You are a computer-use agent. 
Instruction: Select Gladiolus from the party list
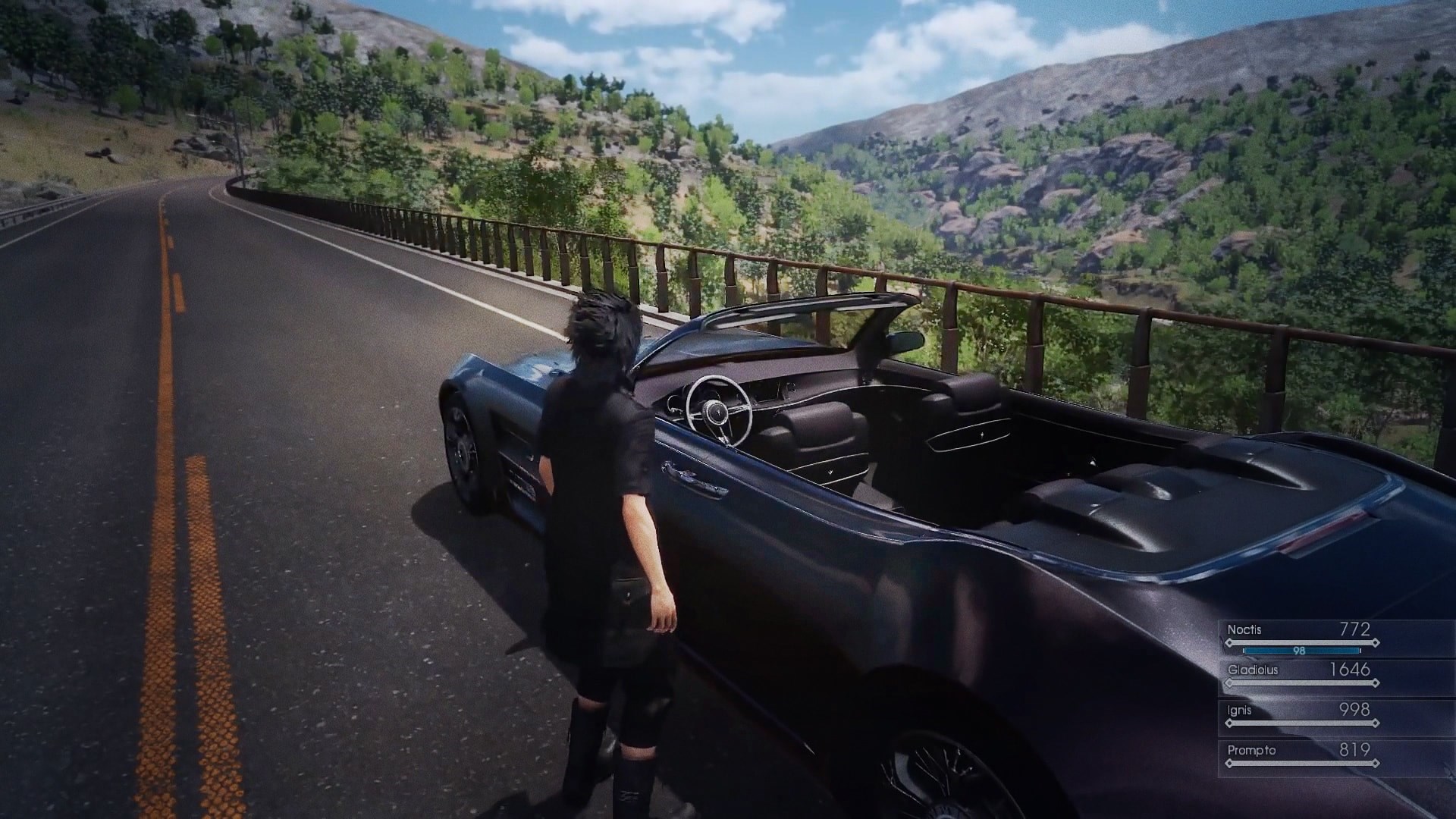tap(1253, 670)
